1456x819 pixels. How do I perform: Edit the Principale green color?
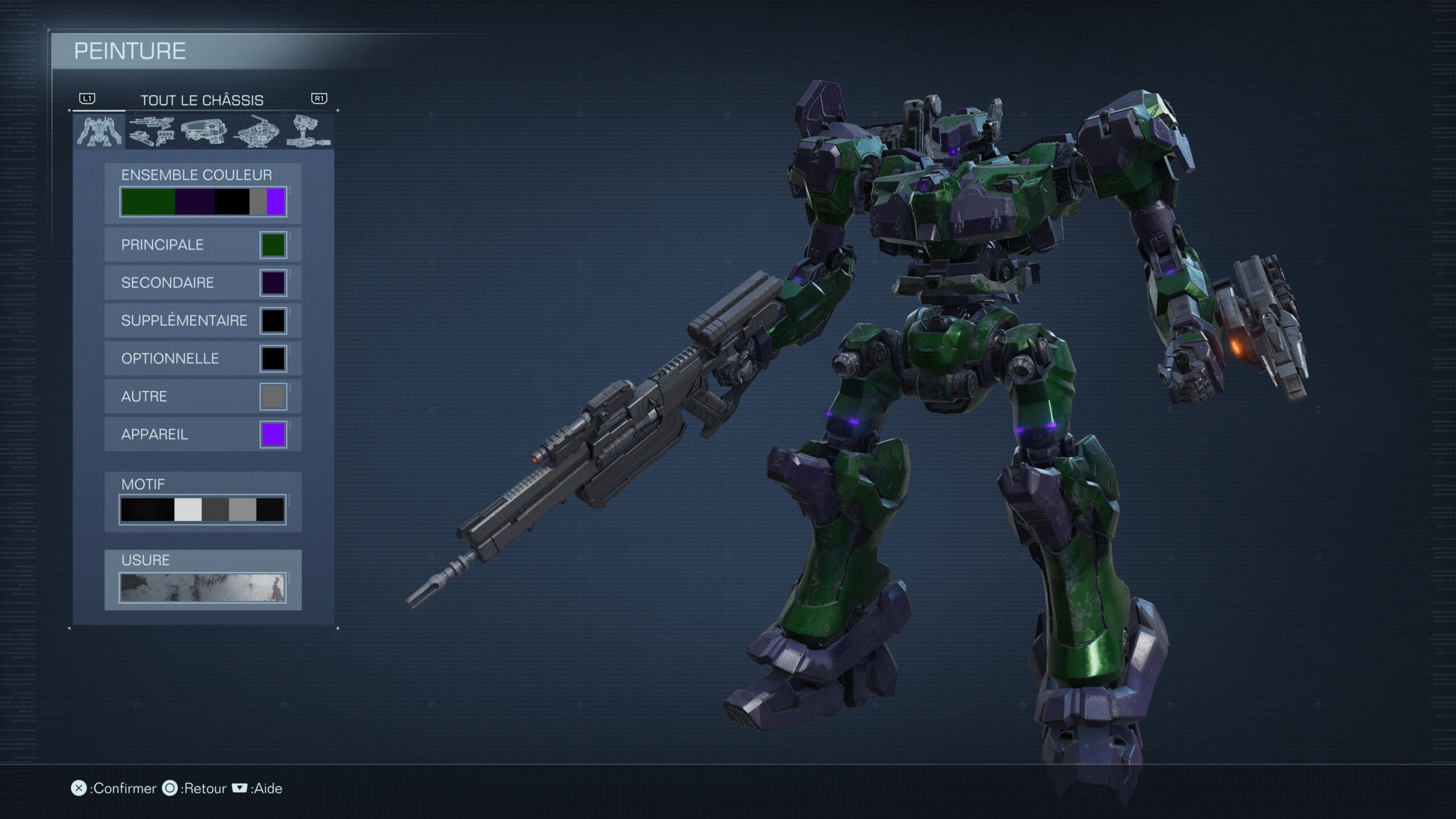[202, 245]
